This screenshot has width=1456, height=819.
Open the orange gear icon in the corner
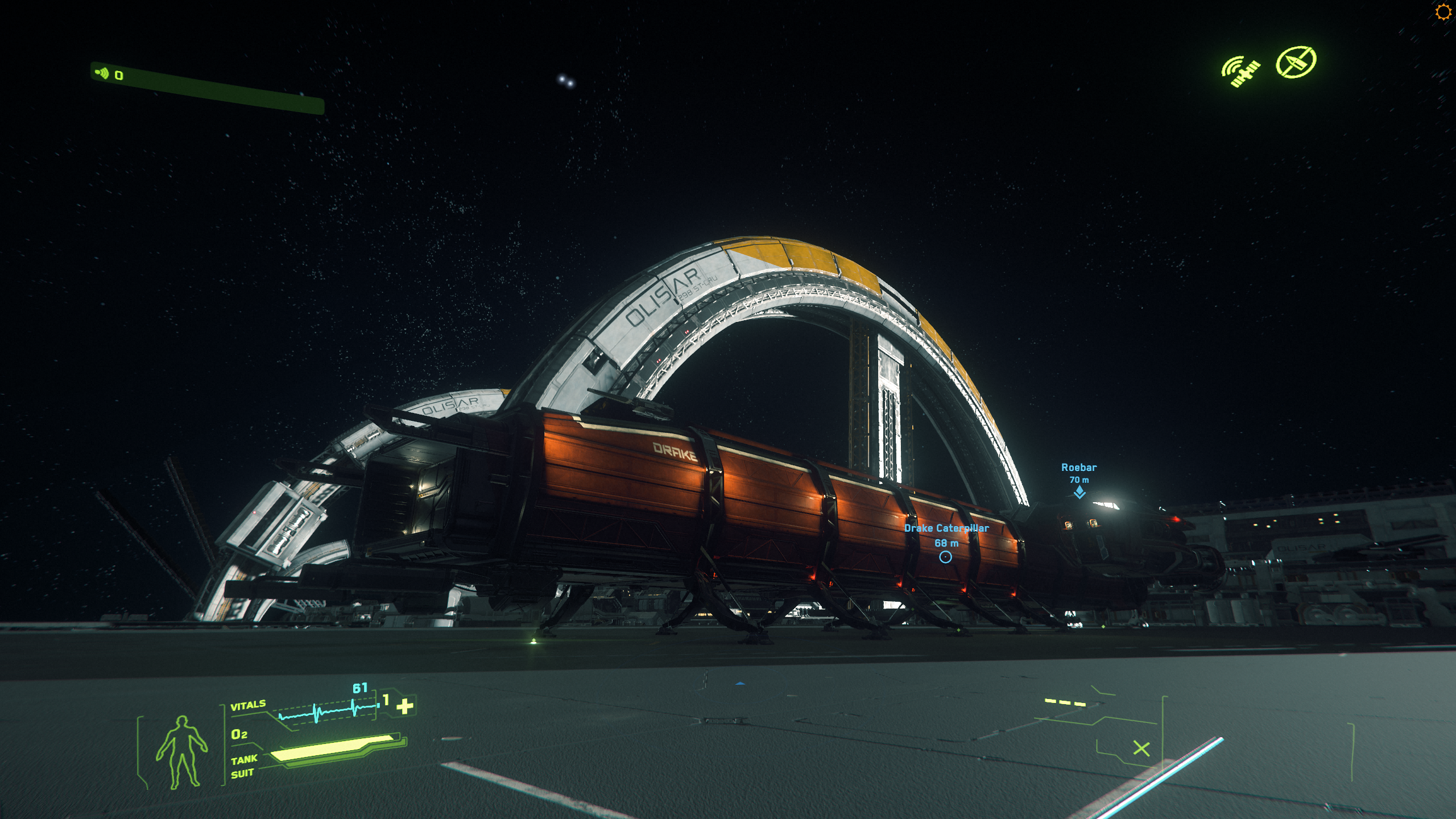tap(1443, 12)
